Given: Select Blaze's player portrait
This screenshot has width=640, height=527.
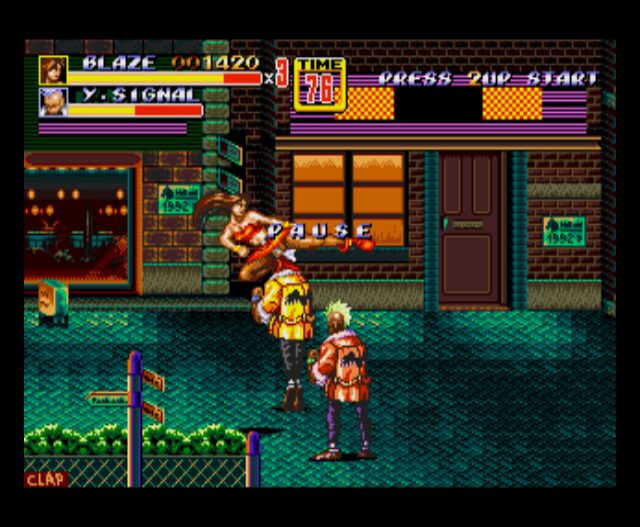Looking at the screenshot, I should tap(52, 70).
